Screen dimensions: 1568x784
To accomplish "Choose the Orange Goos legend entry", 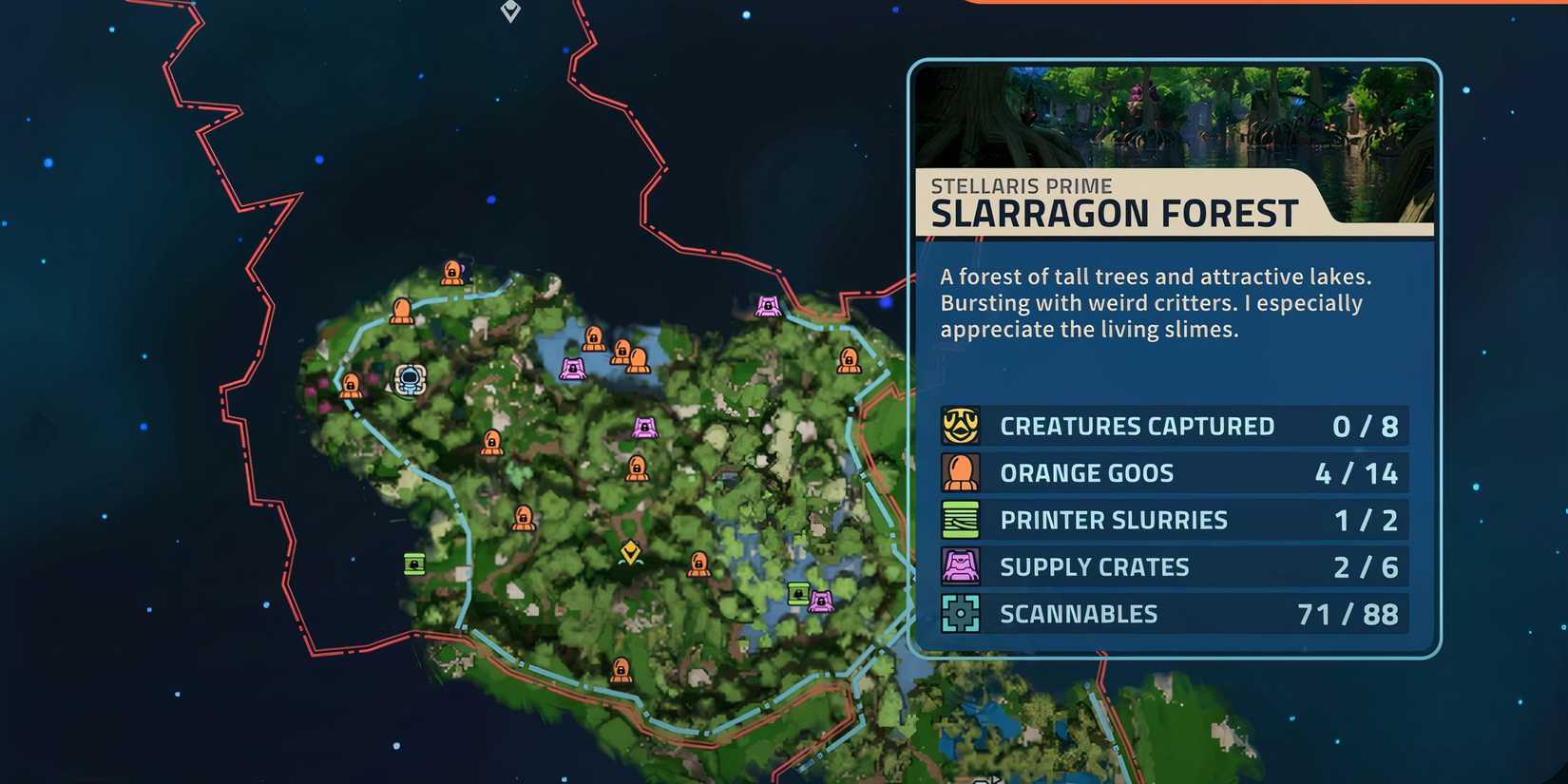I will point(1174,473).
